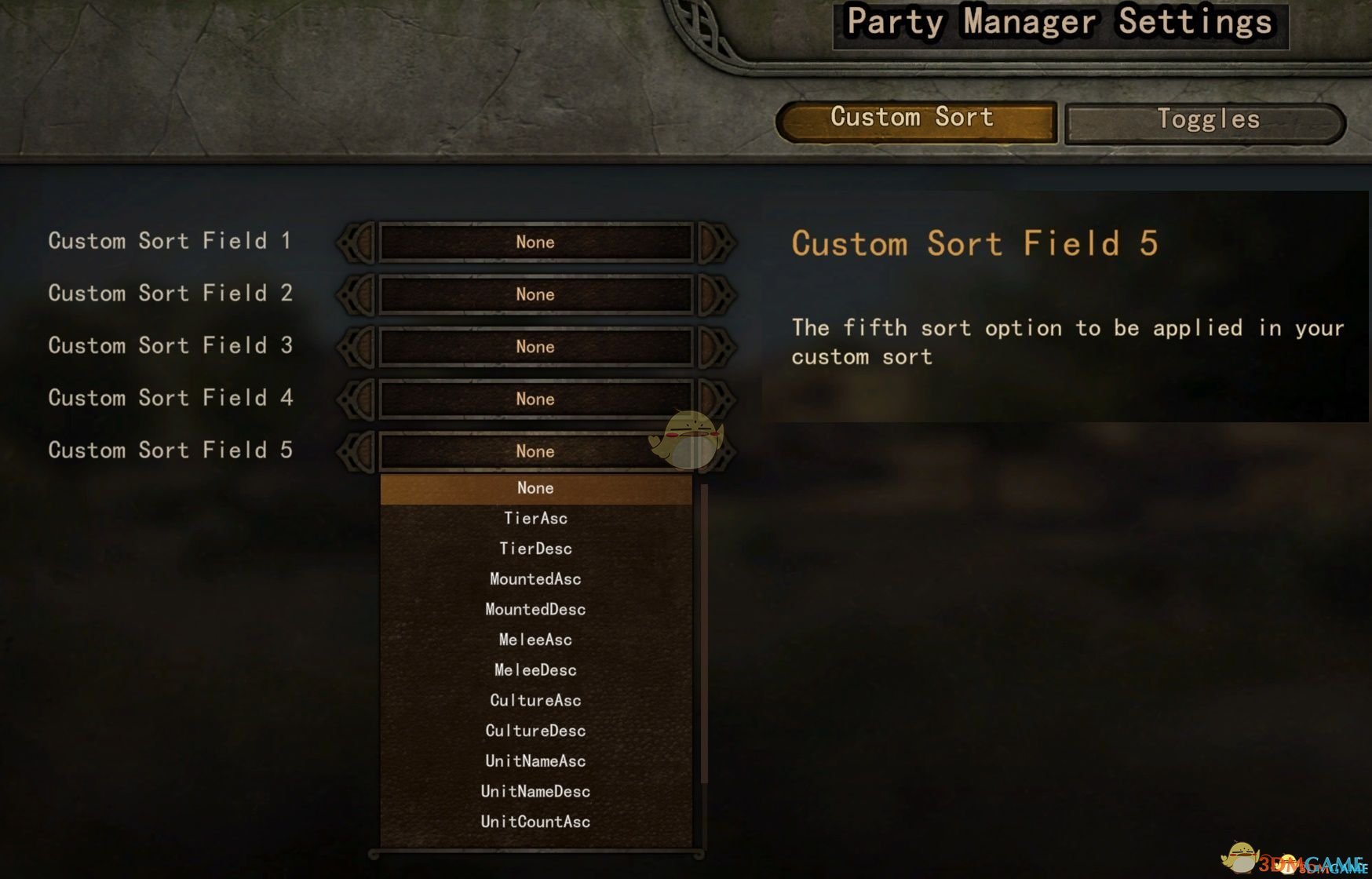This screenshot has width=1372, height=879.
Task: Select the None option at list top
Action: [535, 487]
